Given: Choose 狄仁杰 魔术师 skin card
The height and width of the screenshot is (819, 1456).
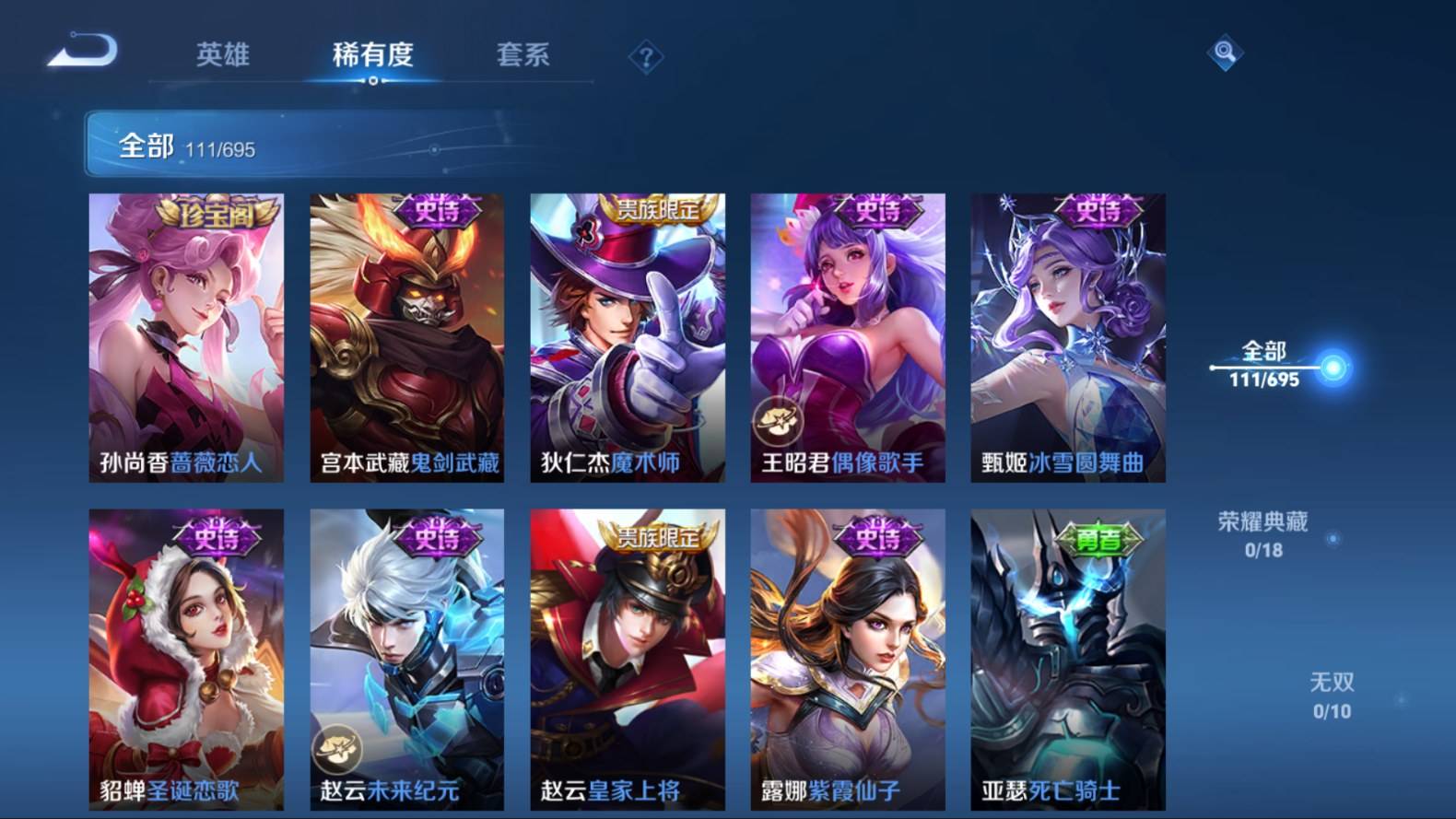Looking at the screenshot, I should click(628, 337).
